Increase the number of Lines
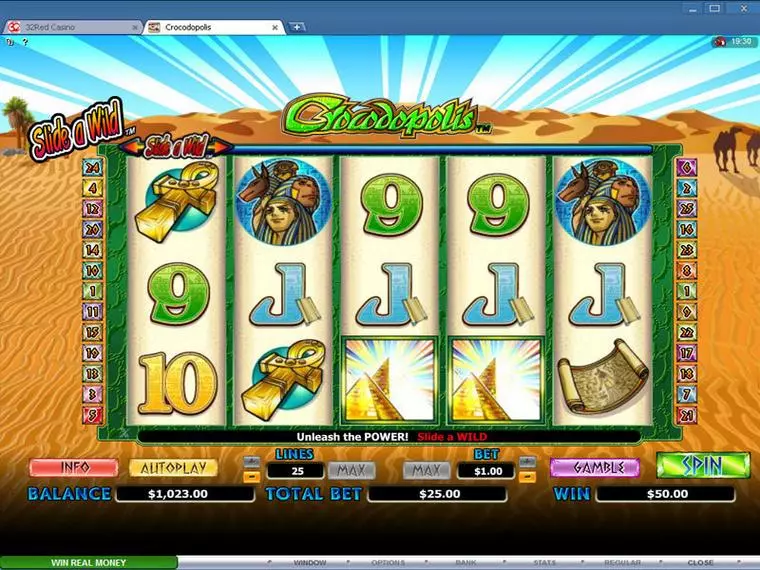 (251, 462)
